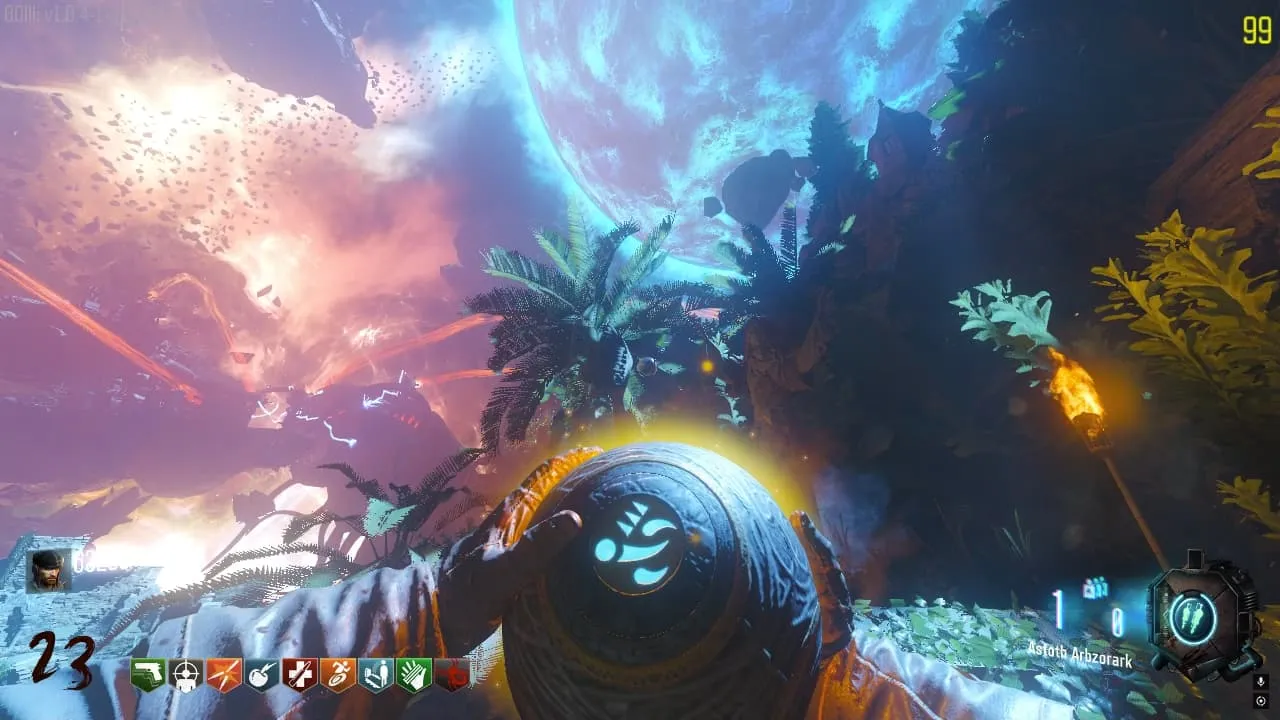The width and height of the screenshot is (1280, 720).
Task: Click the circular record overlay icon
Action: (1261, 700)
